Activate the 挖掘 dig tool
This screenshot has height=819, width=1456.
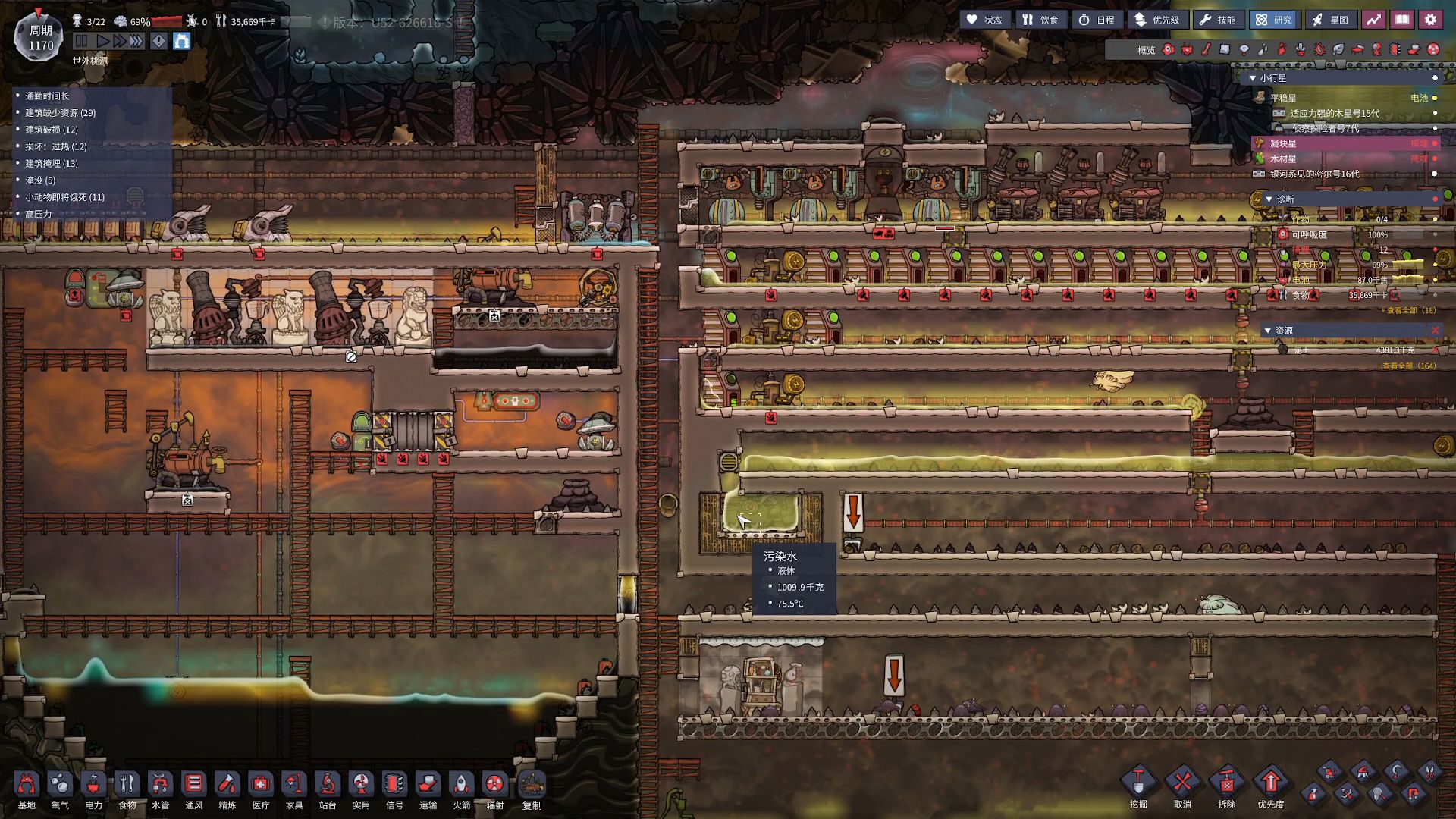[1138, 785]
